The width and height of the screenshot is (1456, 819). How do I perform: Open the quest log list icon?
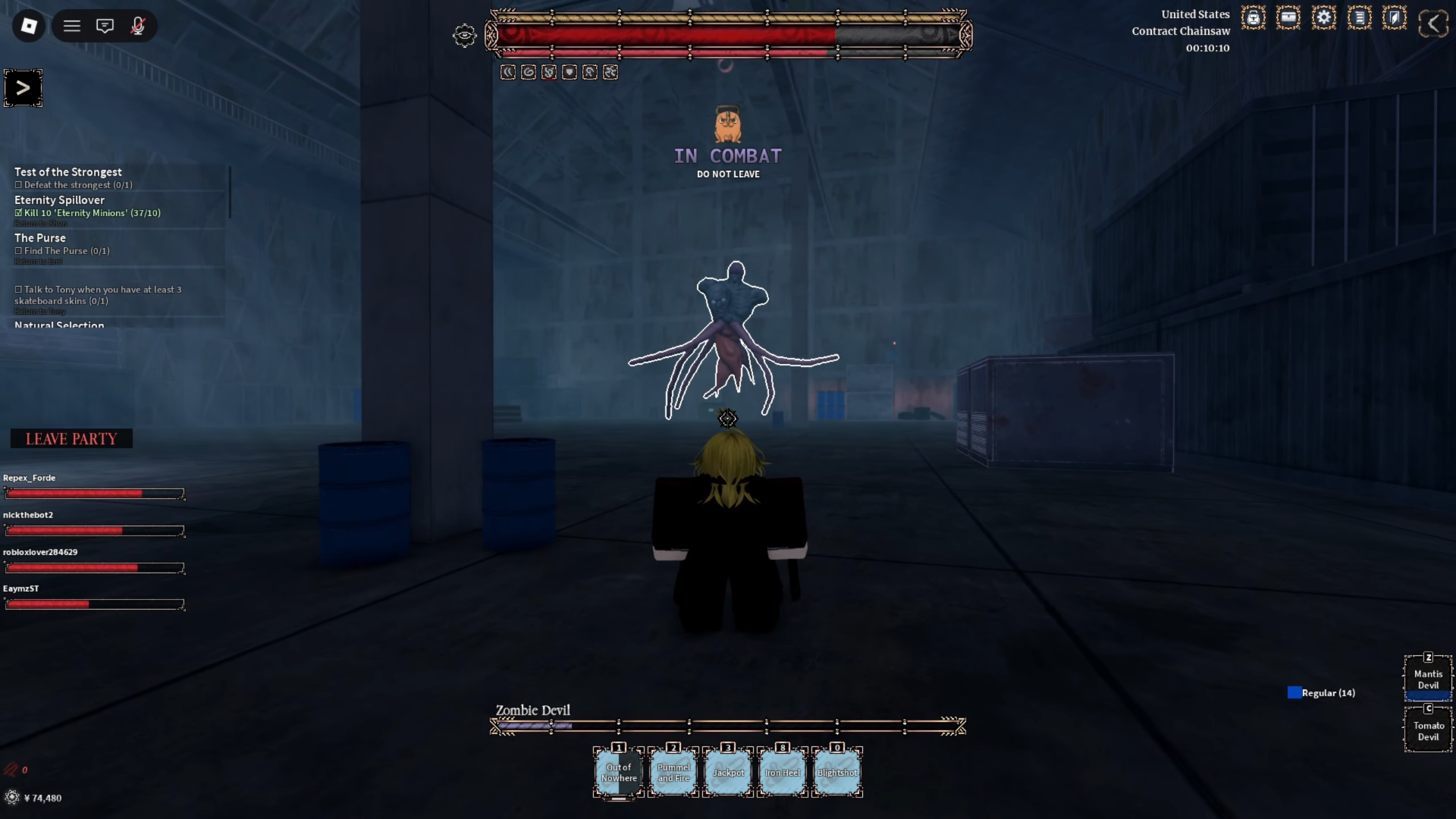1360,17
